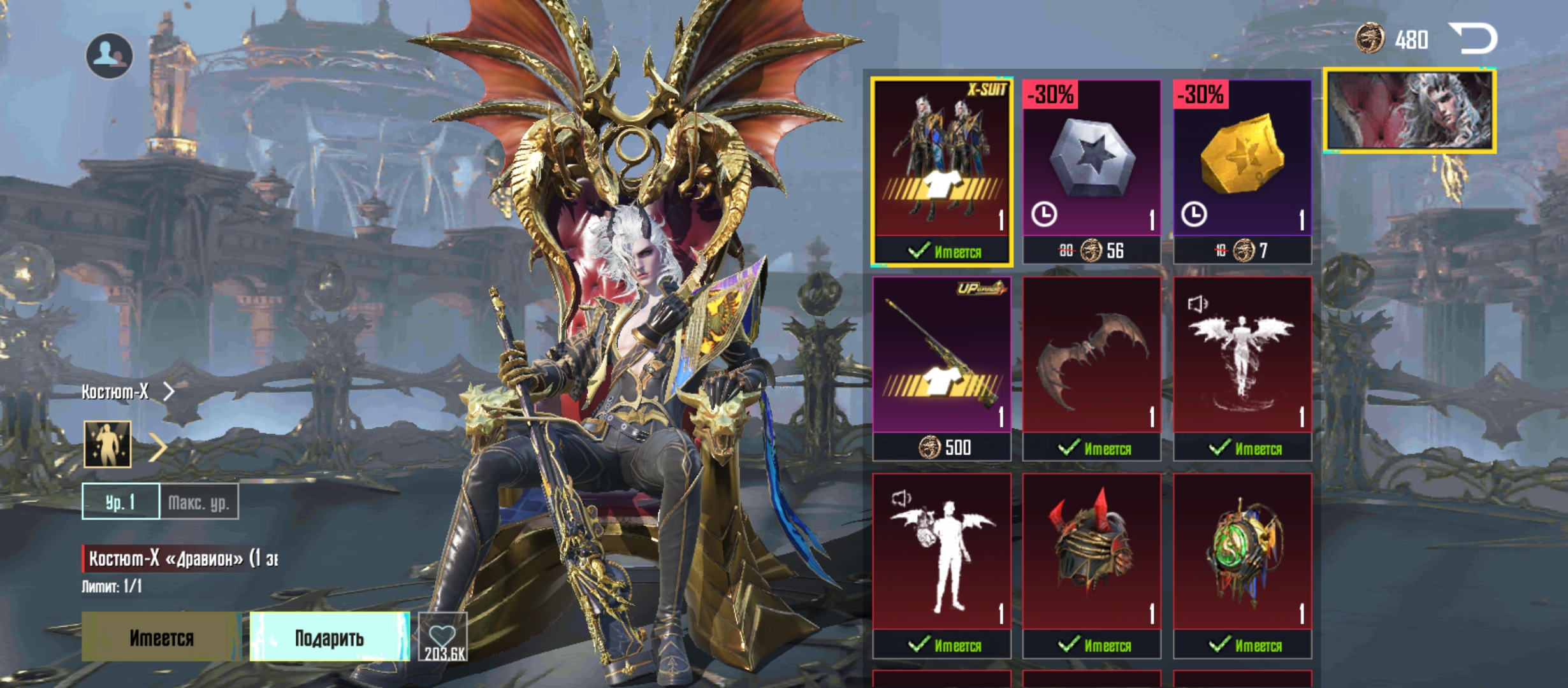Select the X-SUIT costume tile

click(941, 171)
